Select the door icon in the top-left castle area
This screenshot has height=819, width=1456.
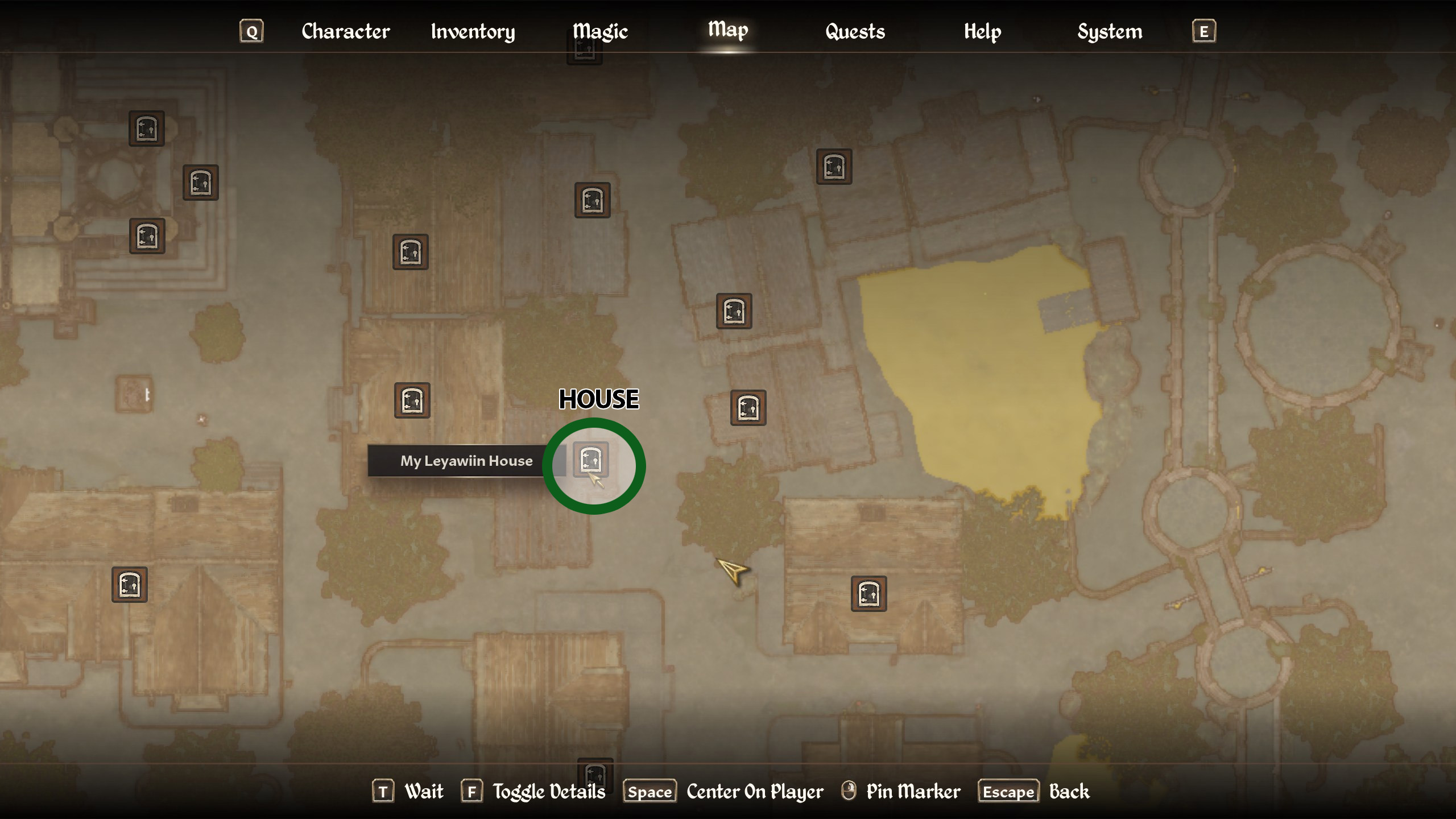pos(146,130)
